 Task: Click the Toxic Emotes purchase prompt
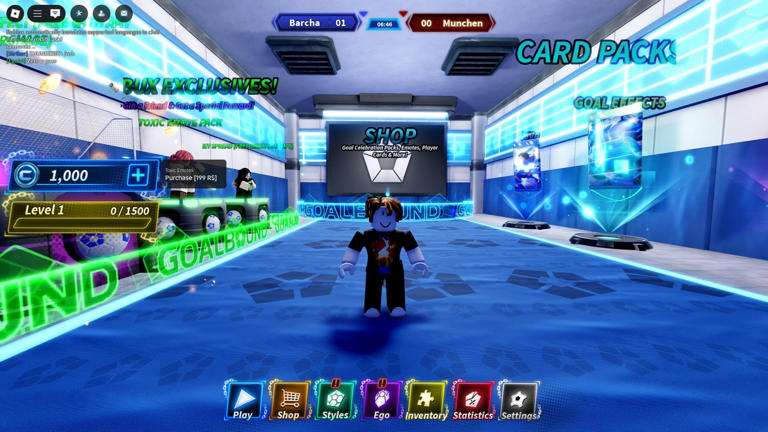pyautogui.click(x=191, y=175)
